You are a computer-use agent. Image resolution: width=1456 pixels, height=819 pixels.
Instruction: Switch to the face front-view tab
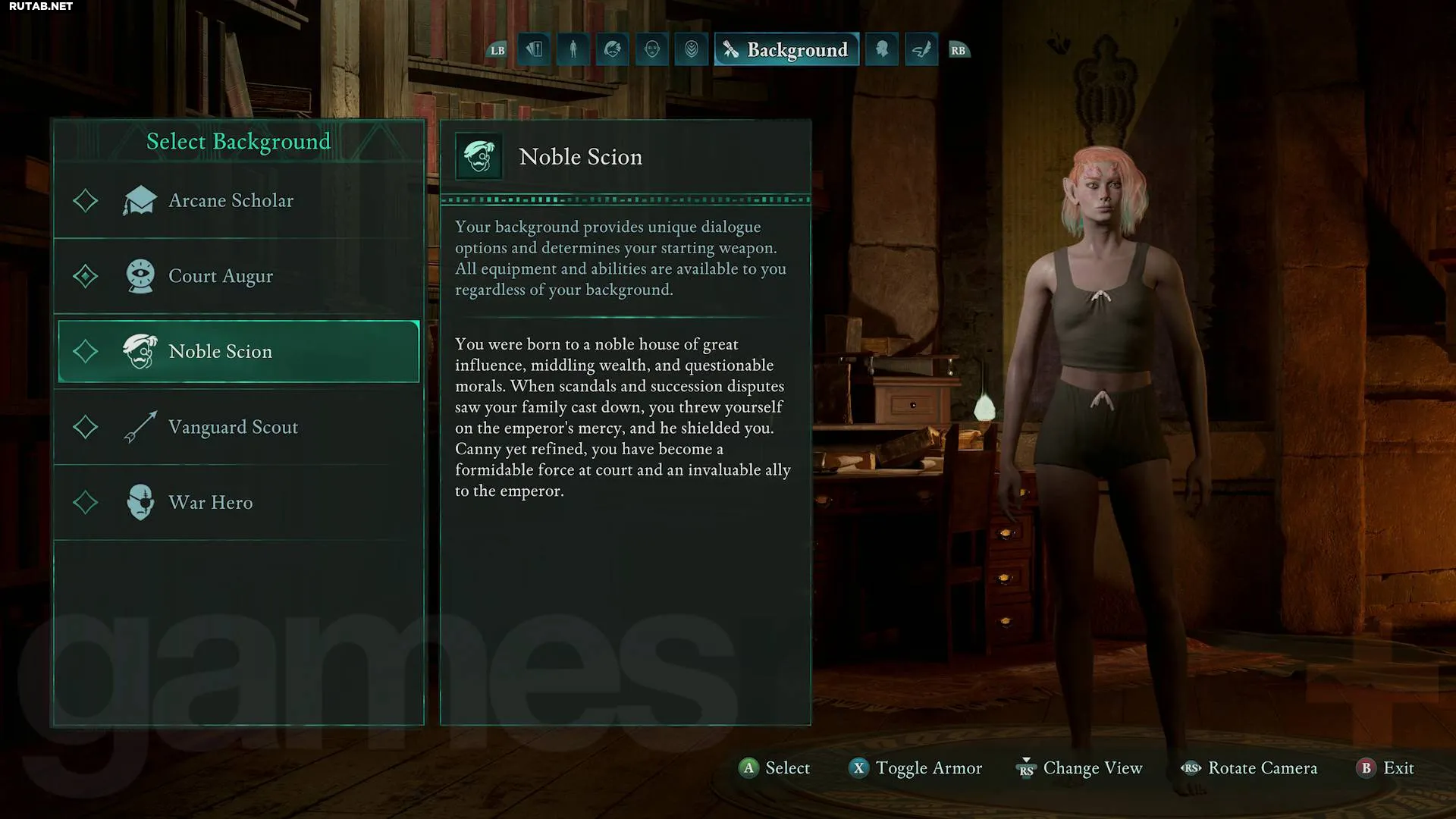pyautogui.click(x=652, y=50)
